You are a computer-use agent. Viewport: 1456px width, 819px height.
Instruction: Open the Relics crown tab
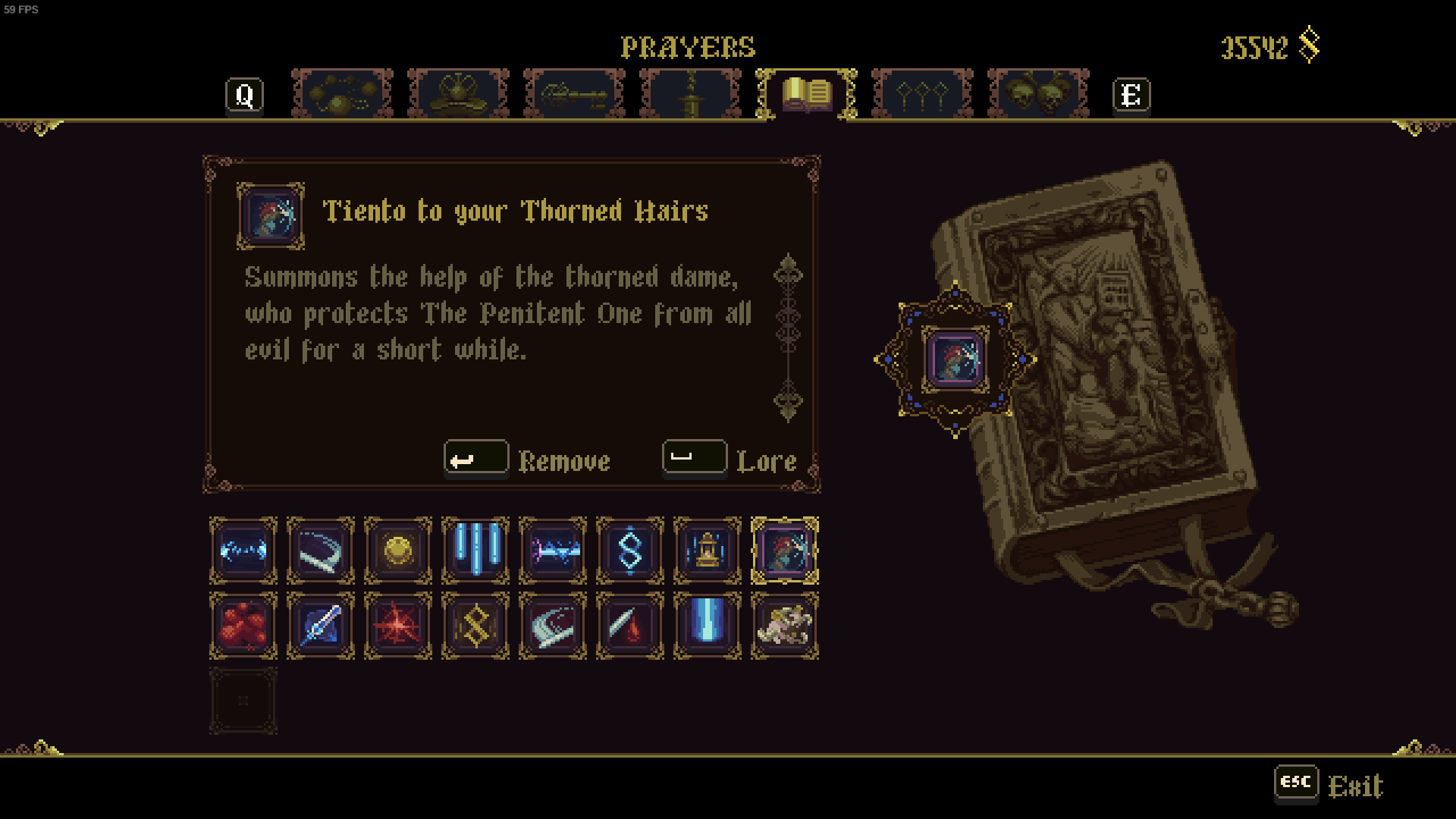457,94
